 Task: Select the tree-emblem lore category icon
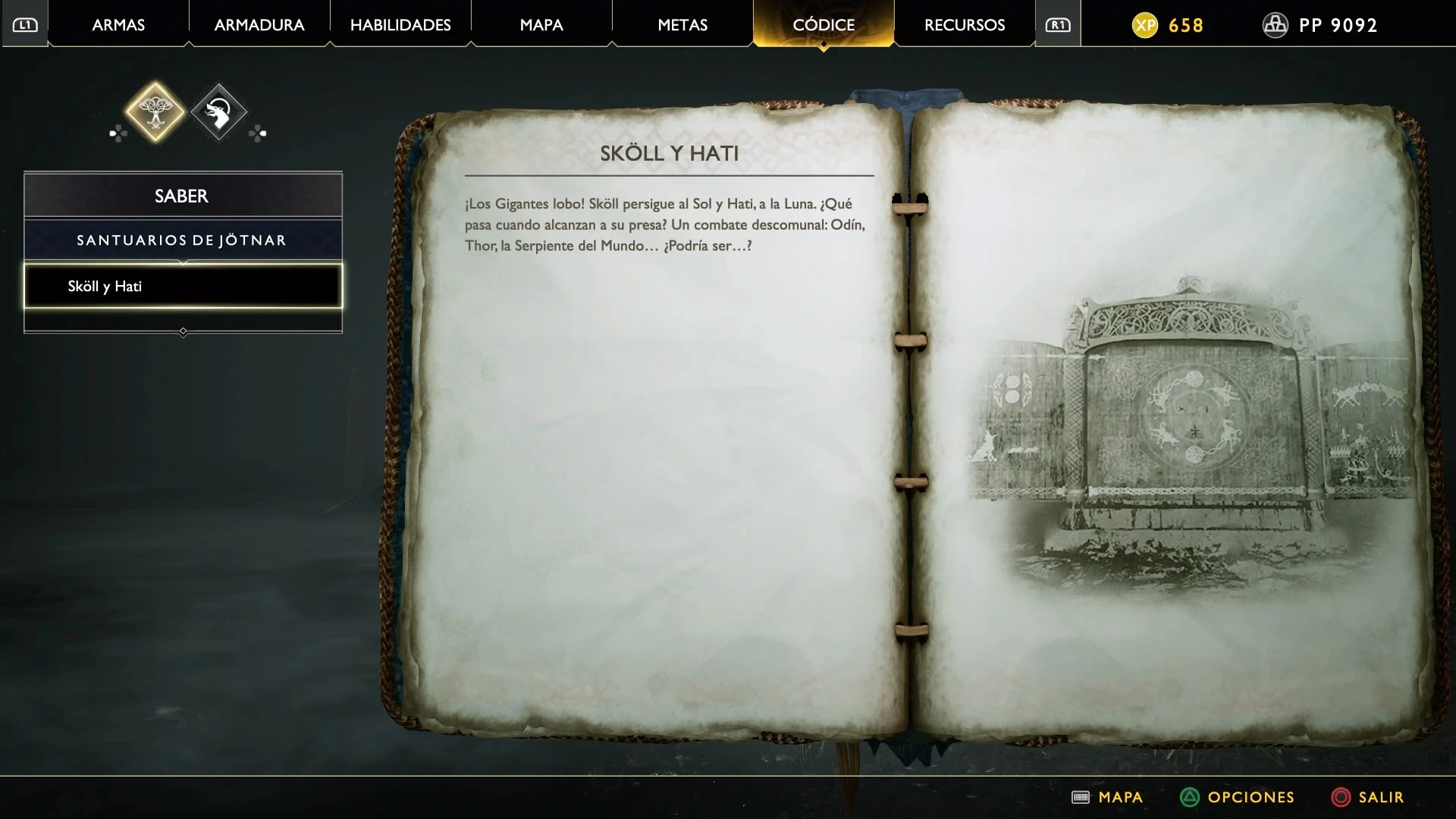[x=155, y=112]
